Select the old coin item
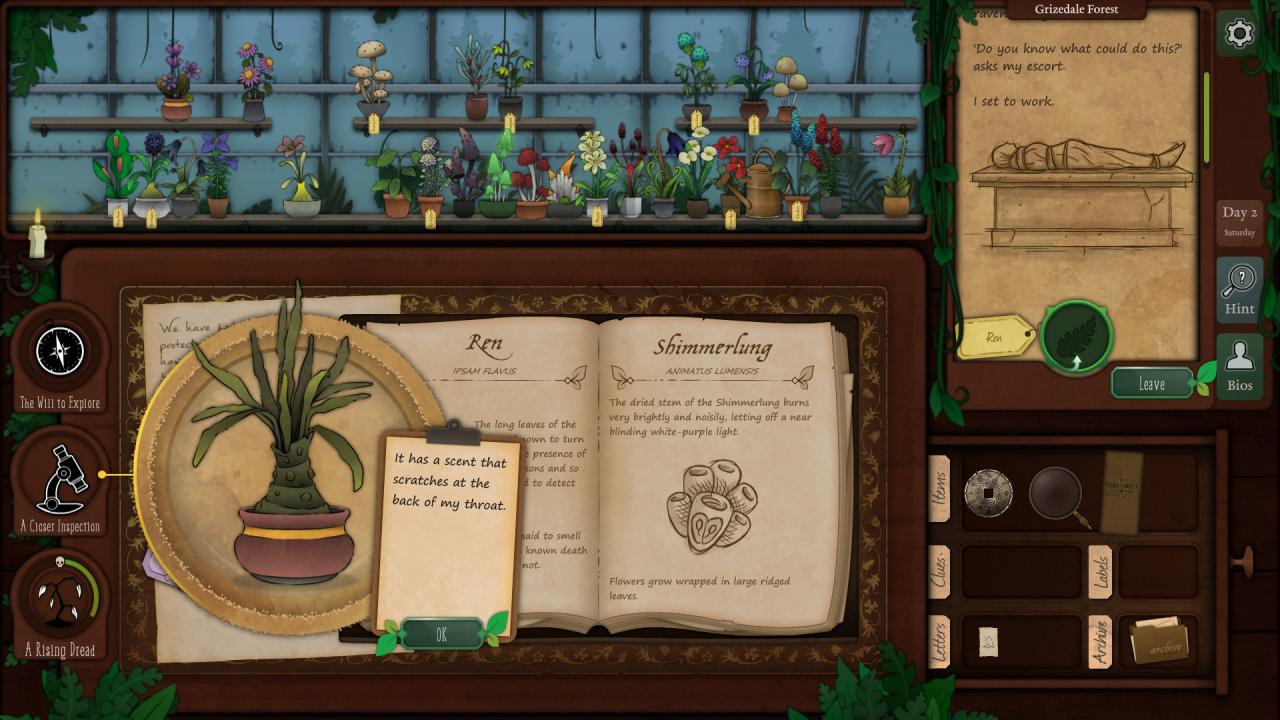This screenshot has height=720, width=1280. [988, 492]
